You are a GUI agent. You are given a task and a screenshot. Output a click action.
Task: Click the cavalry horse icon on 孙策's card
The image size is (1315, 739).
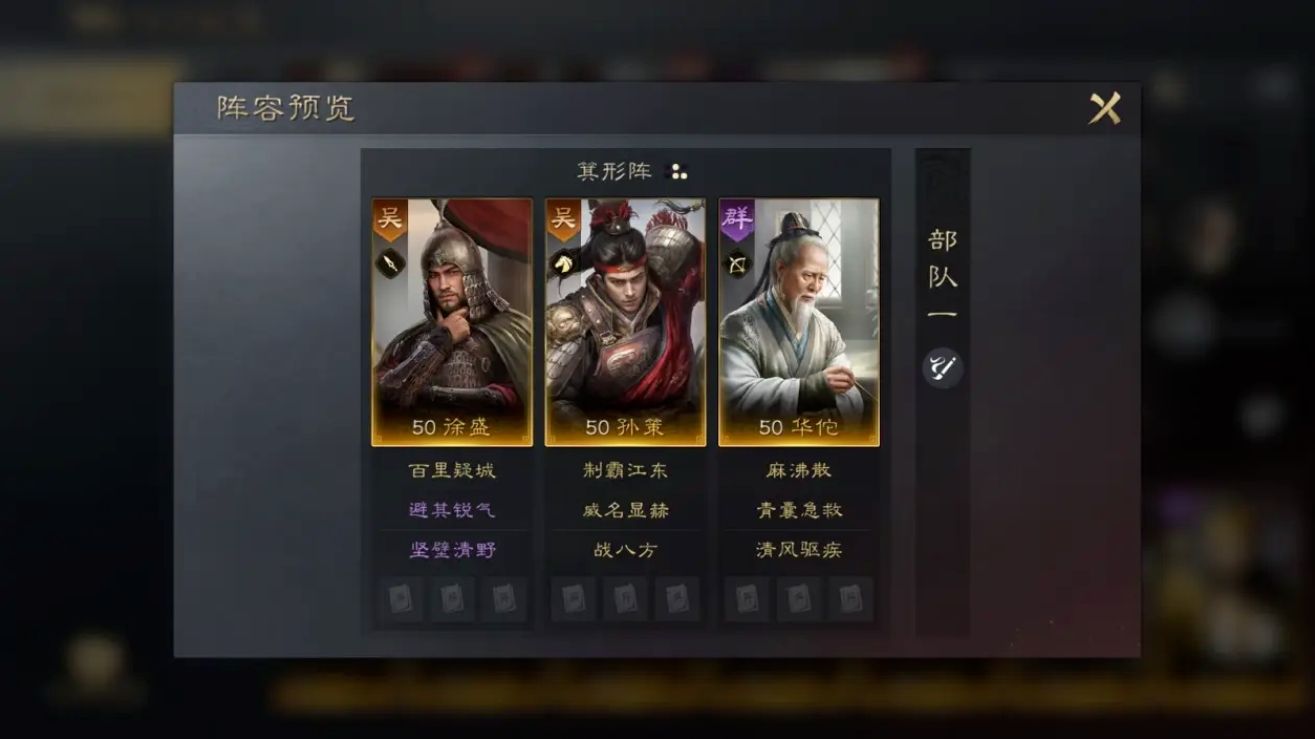coord(564,262)
